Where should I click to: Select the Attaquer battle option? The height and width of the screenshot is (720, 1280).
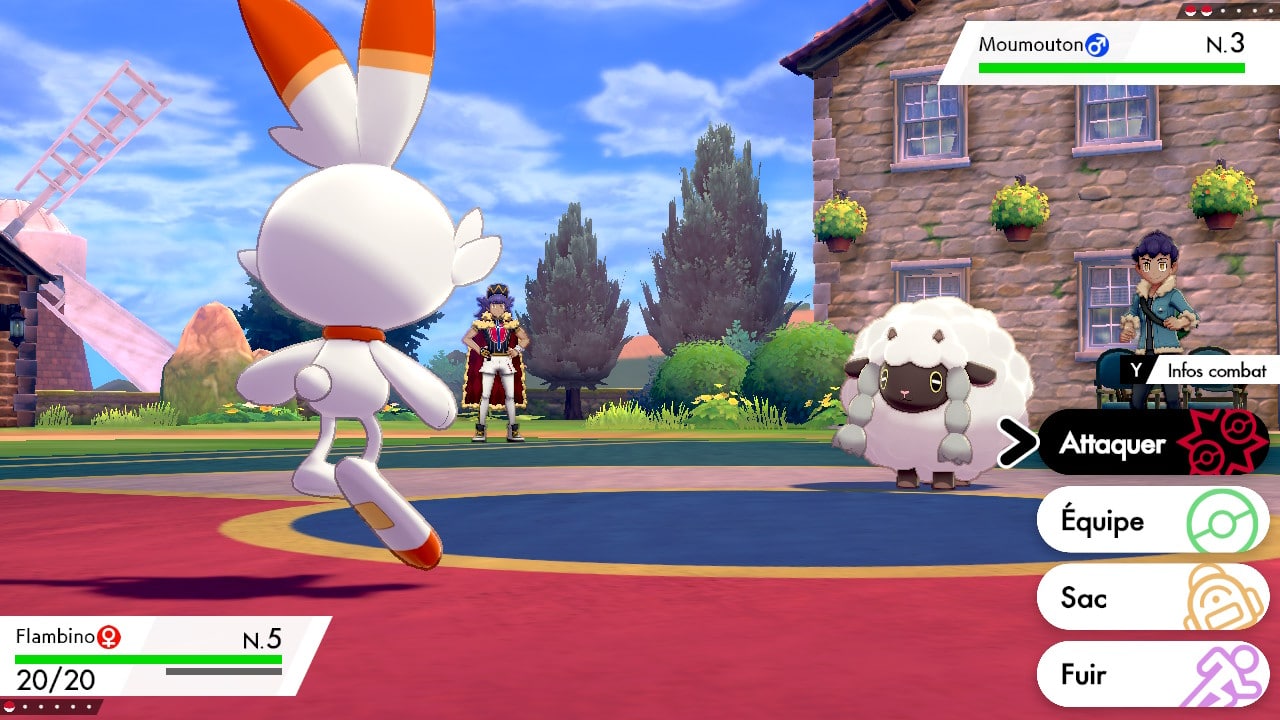coord(1152,443)
